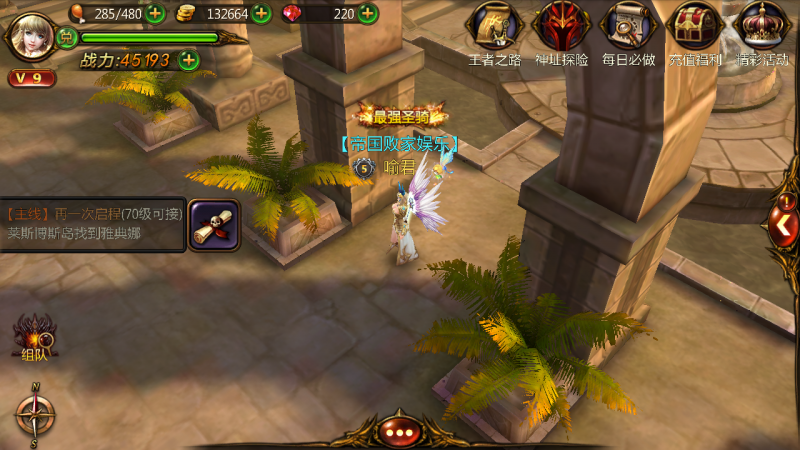Open the compass map button
The height and width of the screenshot is (450, 800).
point(35,413)
